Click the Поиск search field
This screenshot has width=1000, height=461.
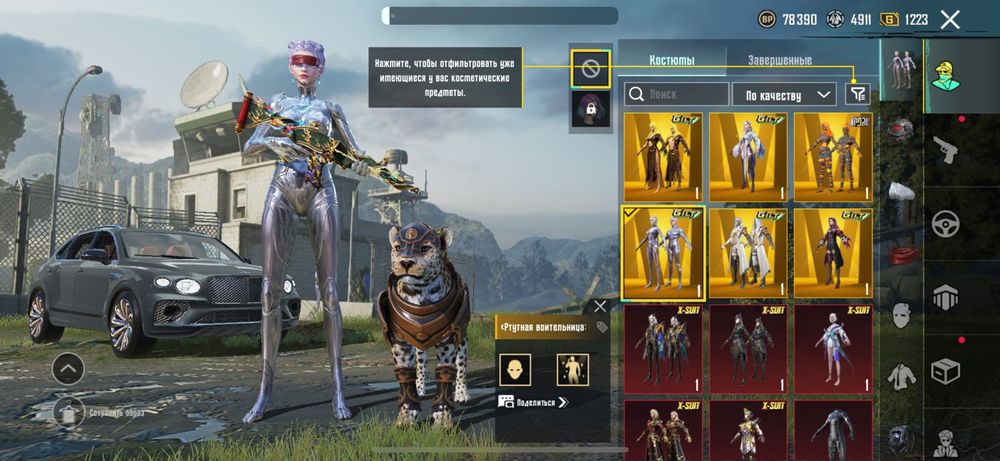(x=677, y=94)
